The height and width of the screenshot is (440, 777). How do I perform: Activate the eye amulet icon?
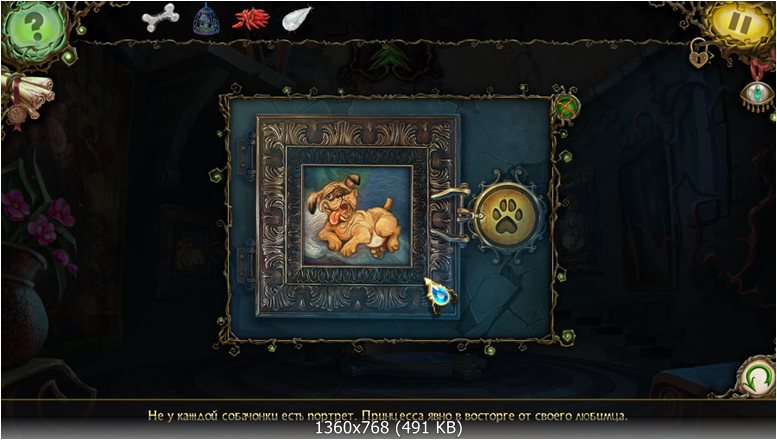757,92
